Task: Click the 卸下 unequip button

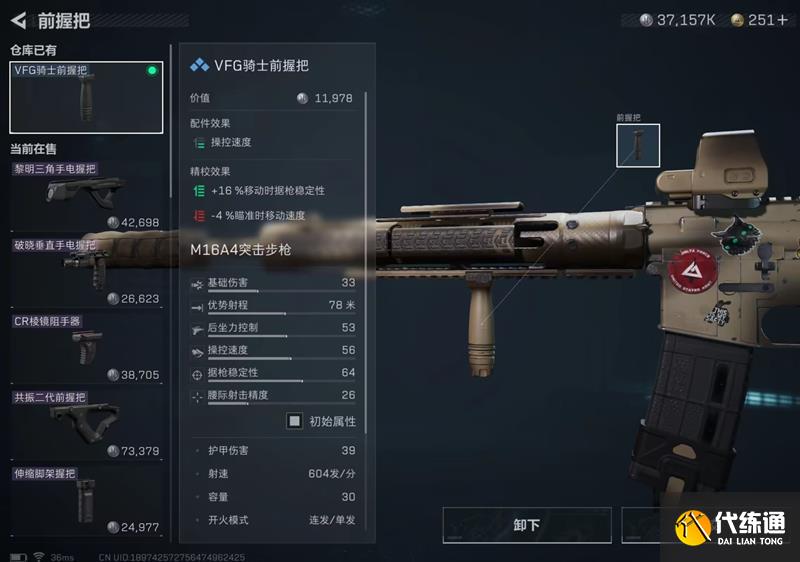Action: coord(526,525)
